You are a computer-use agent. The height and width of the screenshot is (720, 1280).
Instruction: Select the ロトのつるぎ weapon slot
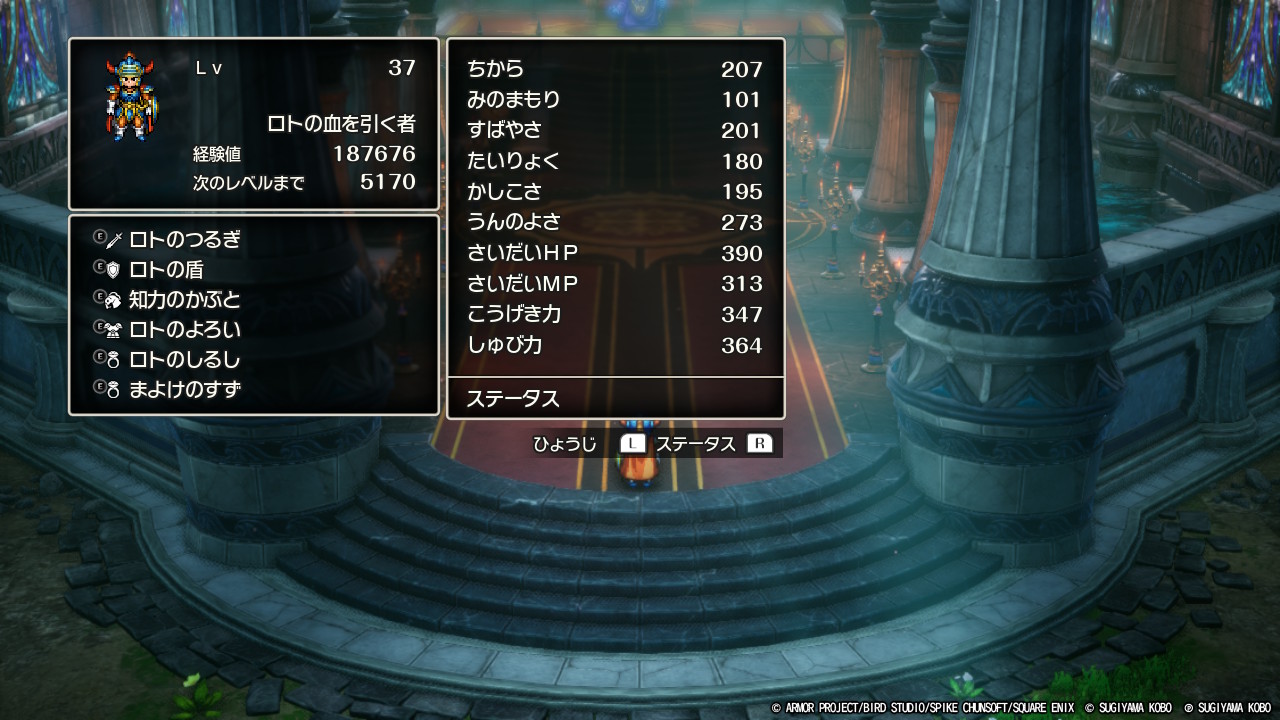pyautogui.click(x=184, y=240)
